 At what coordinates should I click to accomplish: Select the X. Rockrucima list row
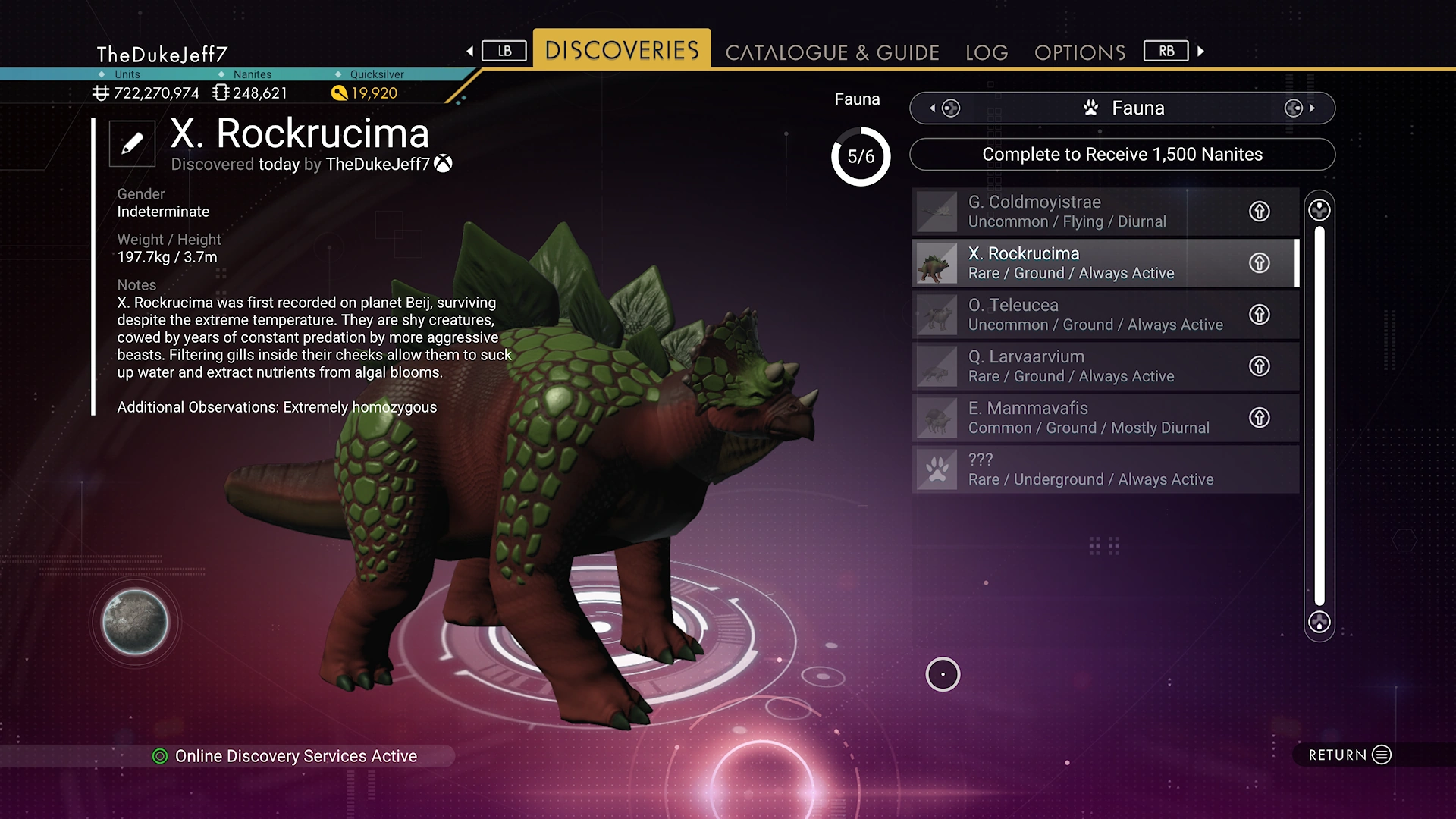click(1077, 263)
